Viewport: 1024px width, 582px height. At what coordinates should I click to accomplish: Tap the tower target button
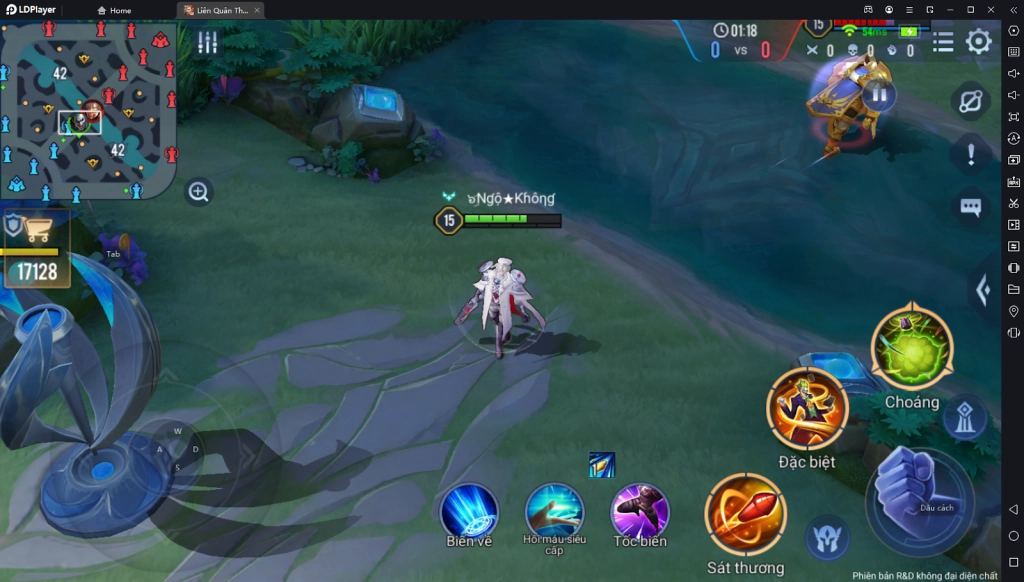(964, 419)
